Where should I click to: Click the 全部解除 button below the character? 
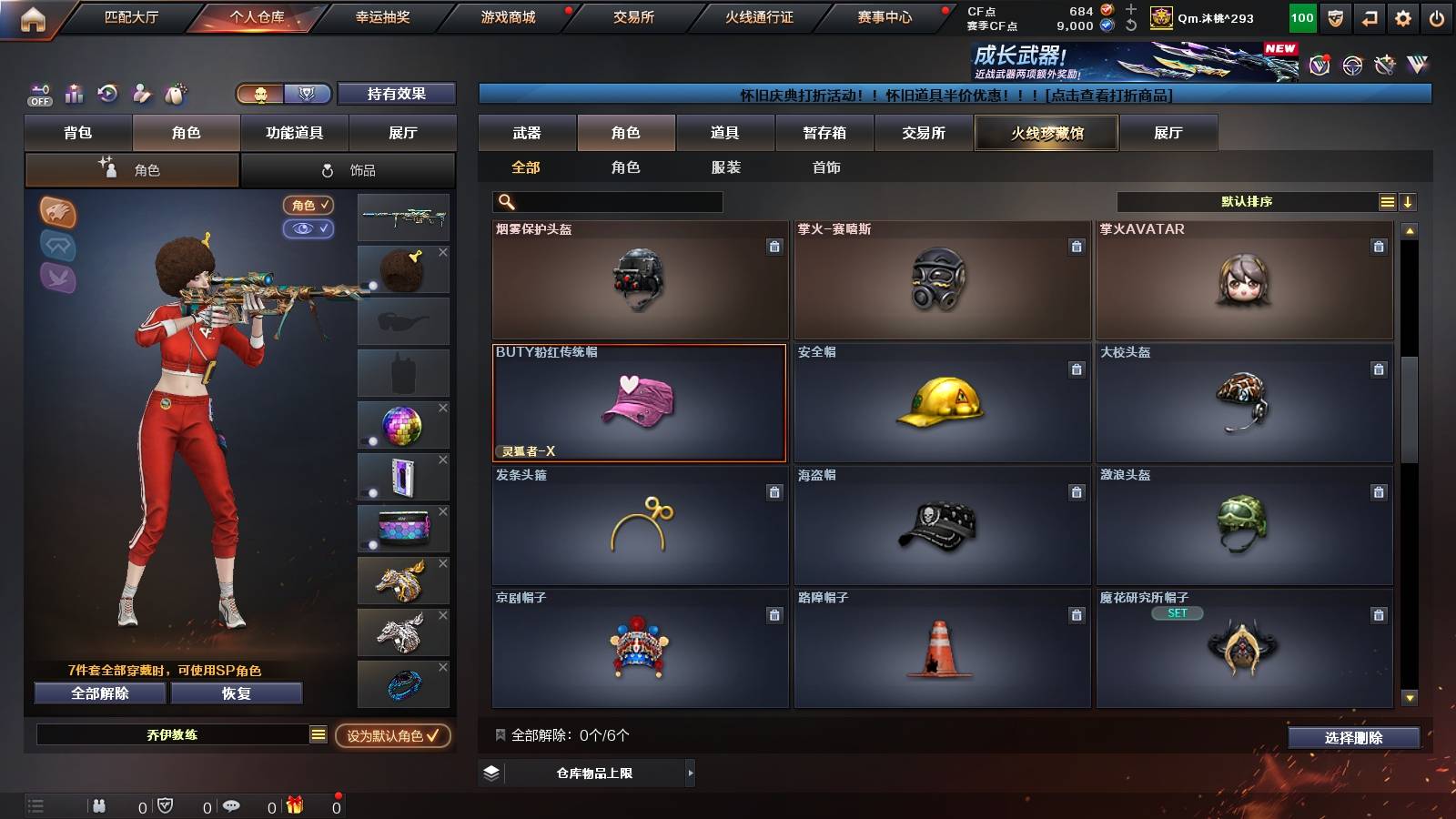98,693
